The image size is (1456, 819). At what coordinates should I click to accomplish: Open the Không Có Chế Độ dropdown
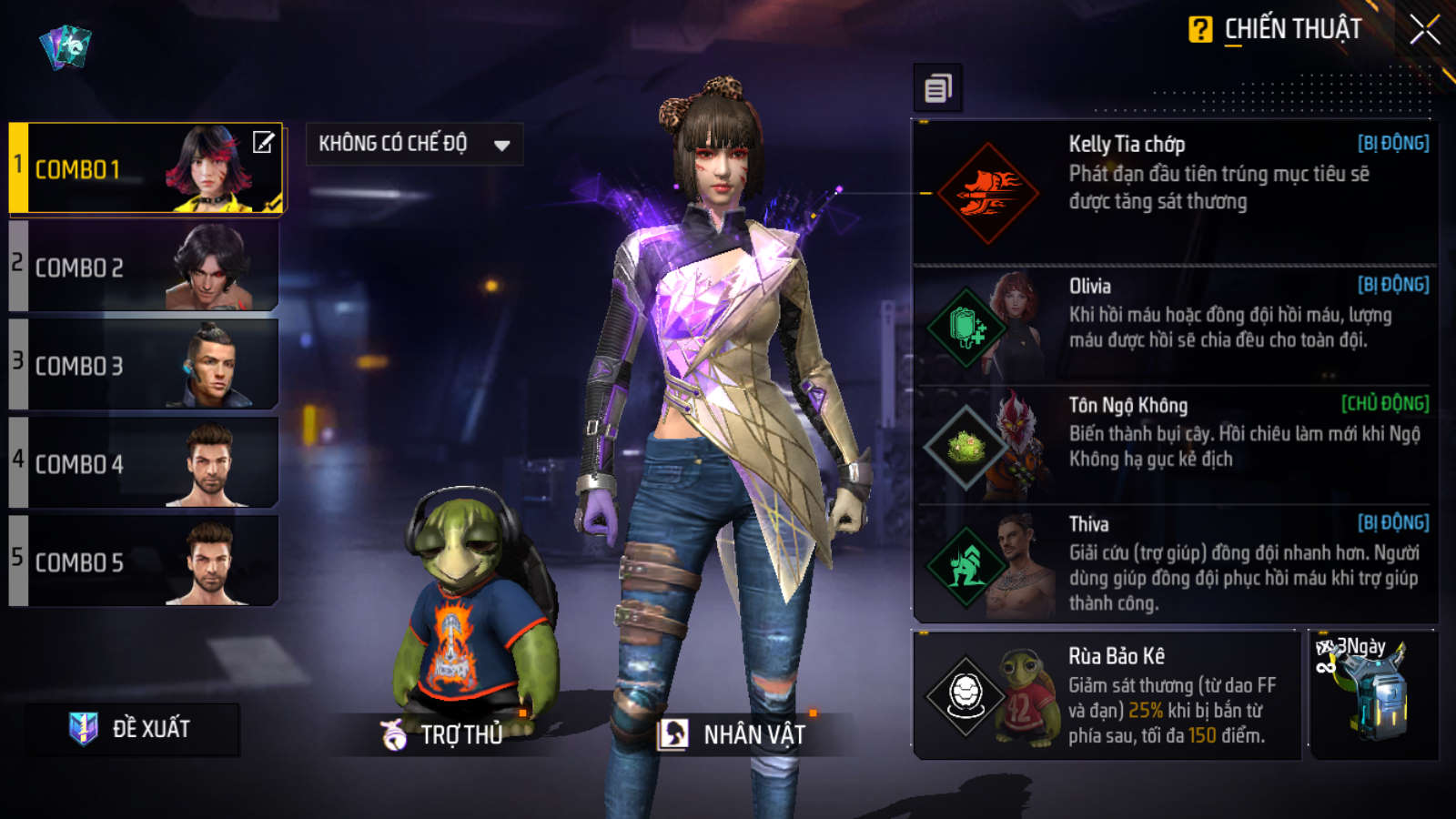tap(414, 144)
